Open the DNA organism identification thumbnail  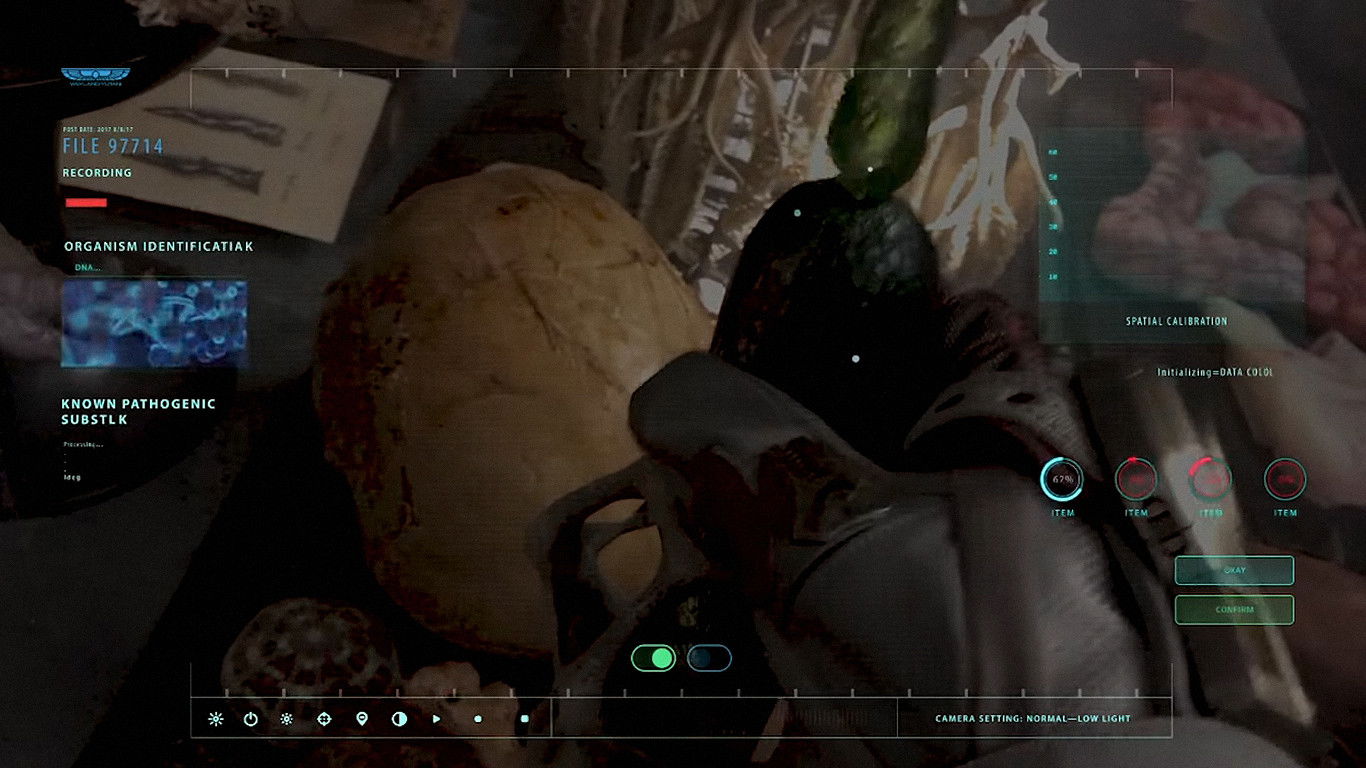tap(154, 323)
